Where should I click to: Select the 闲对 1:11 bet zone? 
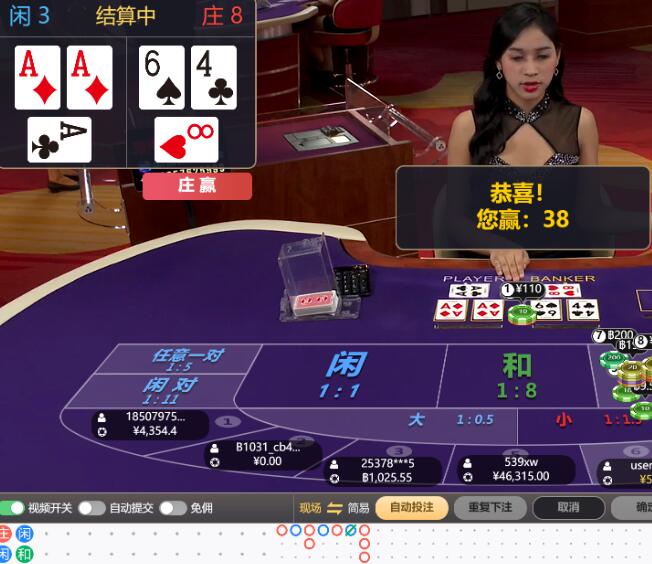click(x=168, y=390)
